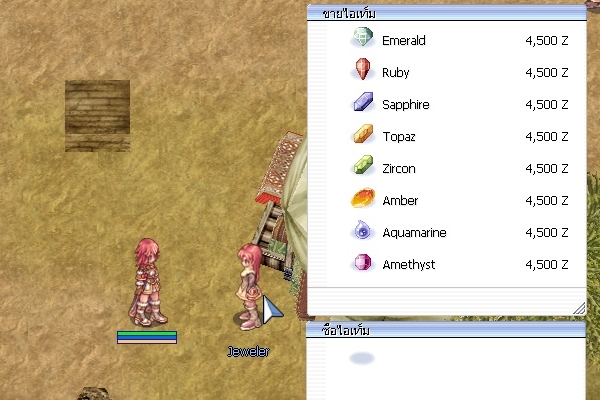Click the shop window resize grip
The width and height of the screenshot is (600, 400).
click(578, 307)
